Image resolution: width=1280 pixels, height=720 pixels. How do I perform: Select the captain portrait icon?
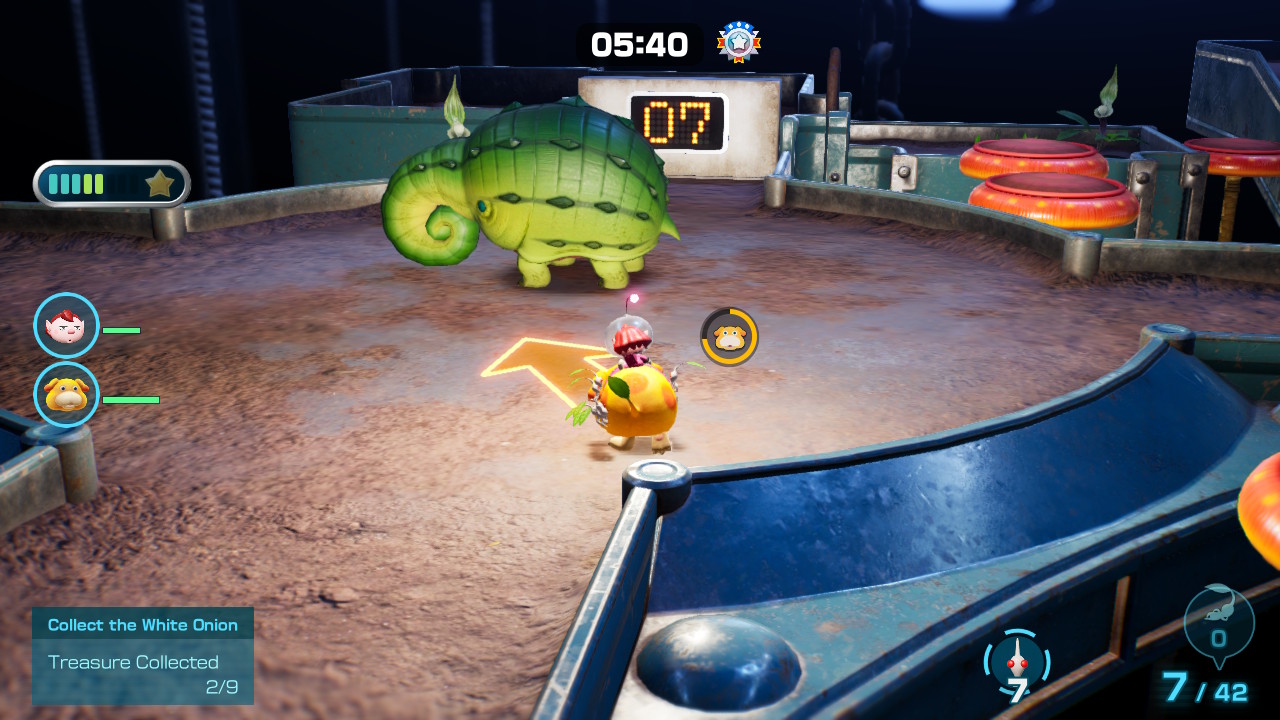click(66, 325)
